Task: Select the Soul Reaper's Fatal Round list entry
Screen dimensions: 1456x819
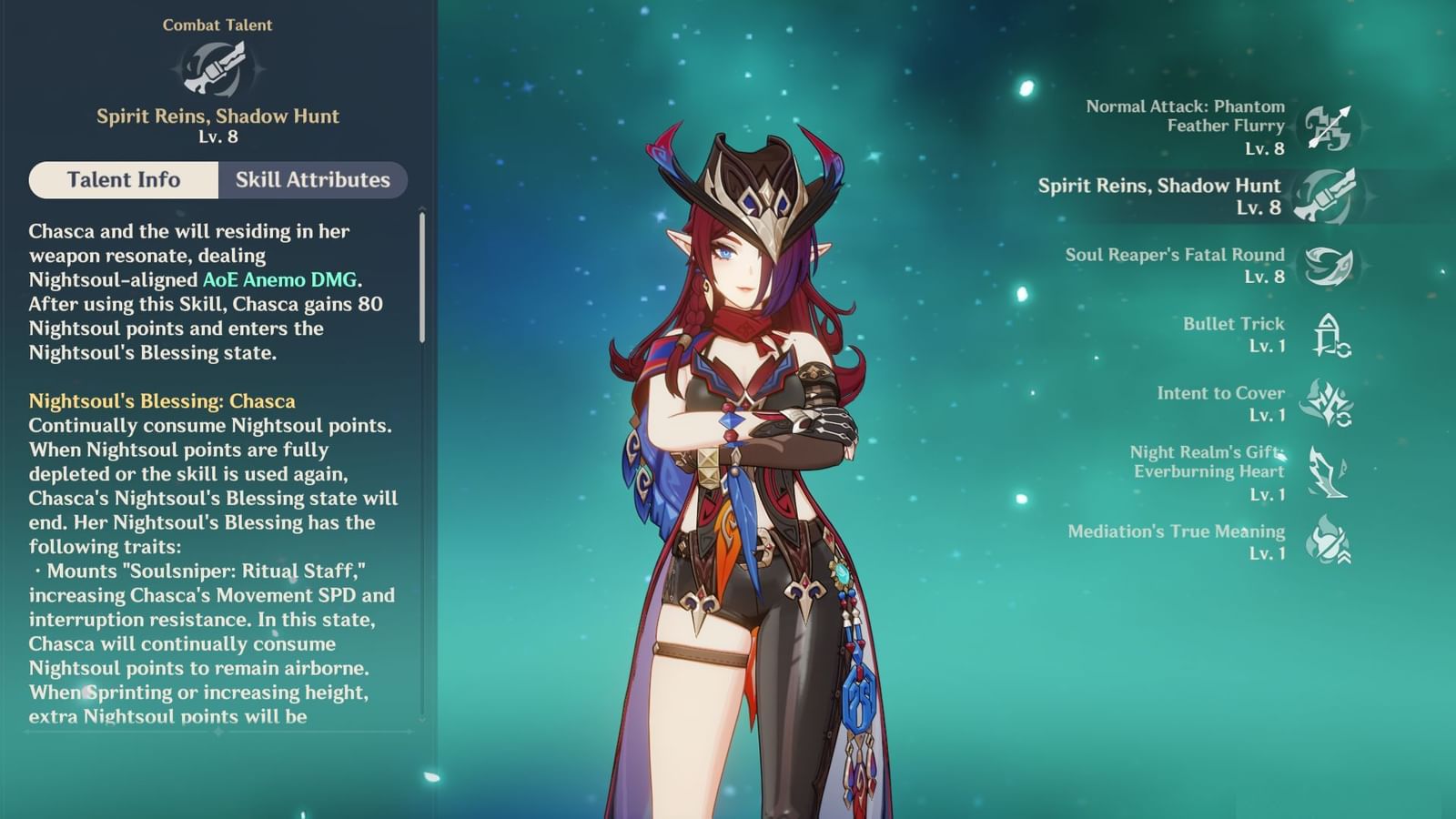Action: click(1174, 264)
